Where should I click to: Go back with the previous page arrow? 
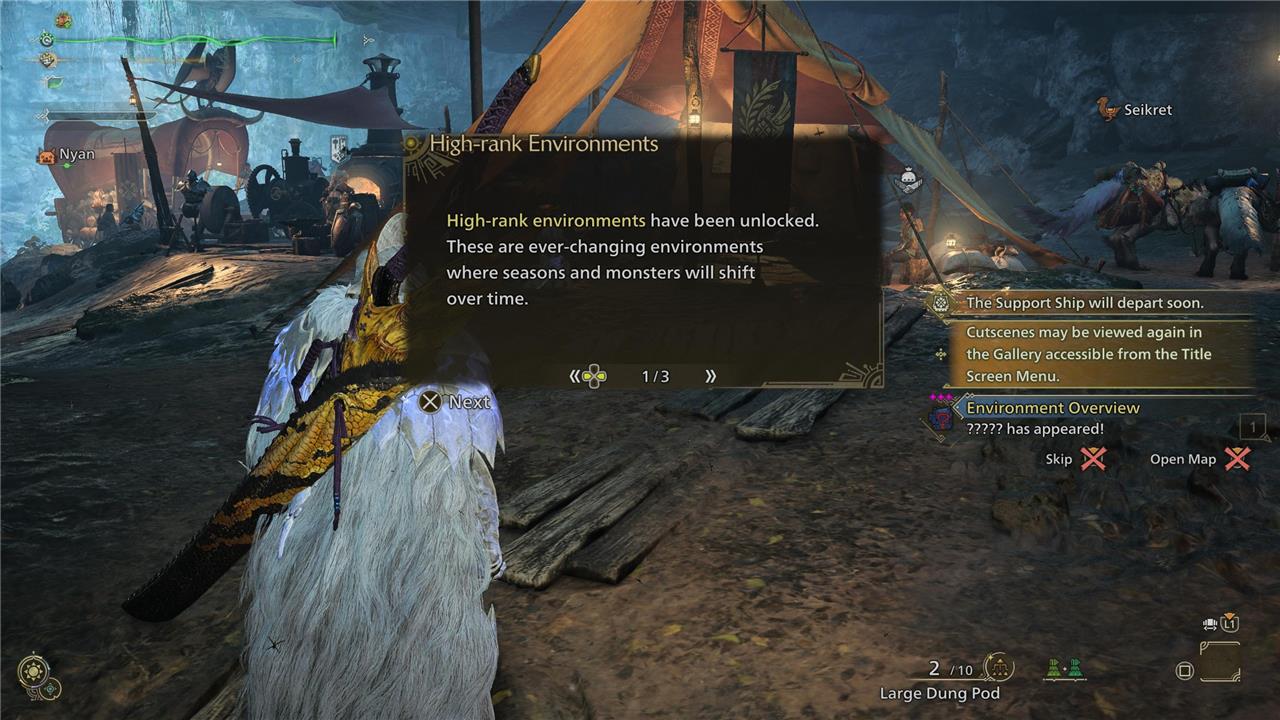(x=575, y=376)
